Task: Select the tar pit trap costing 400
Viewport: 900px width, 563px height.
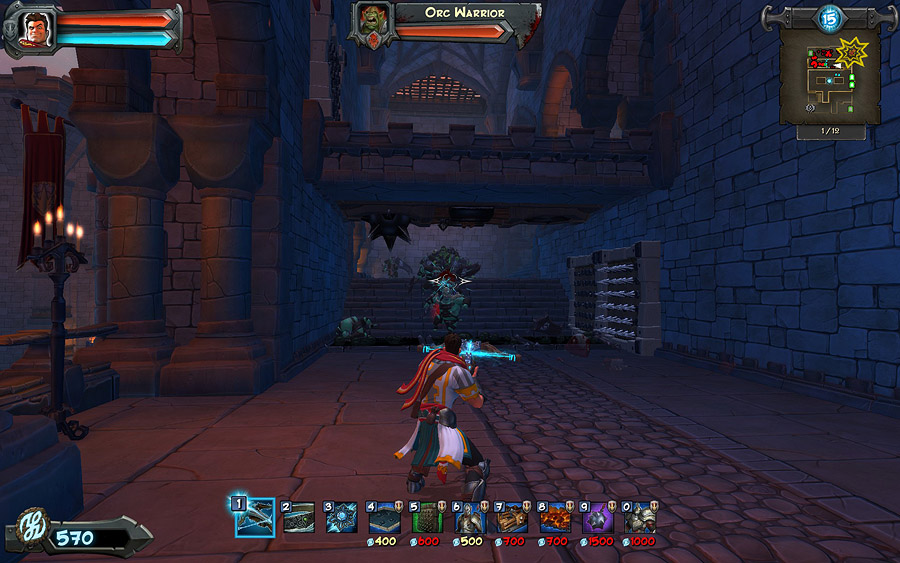Action: tap(384, 517)
